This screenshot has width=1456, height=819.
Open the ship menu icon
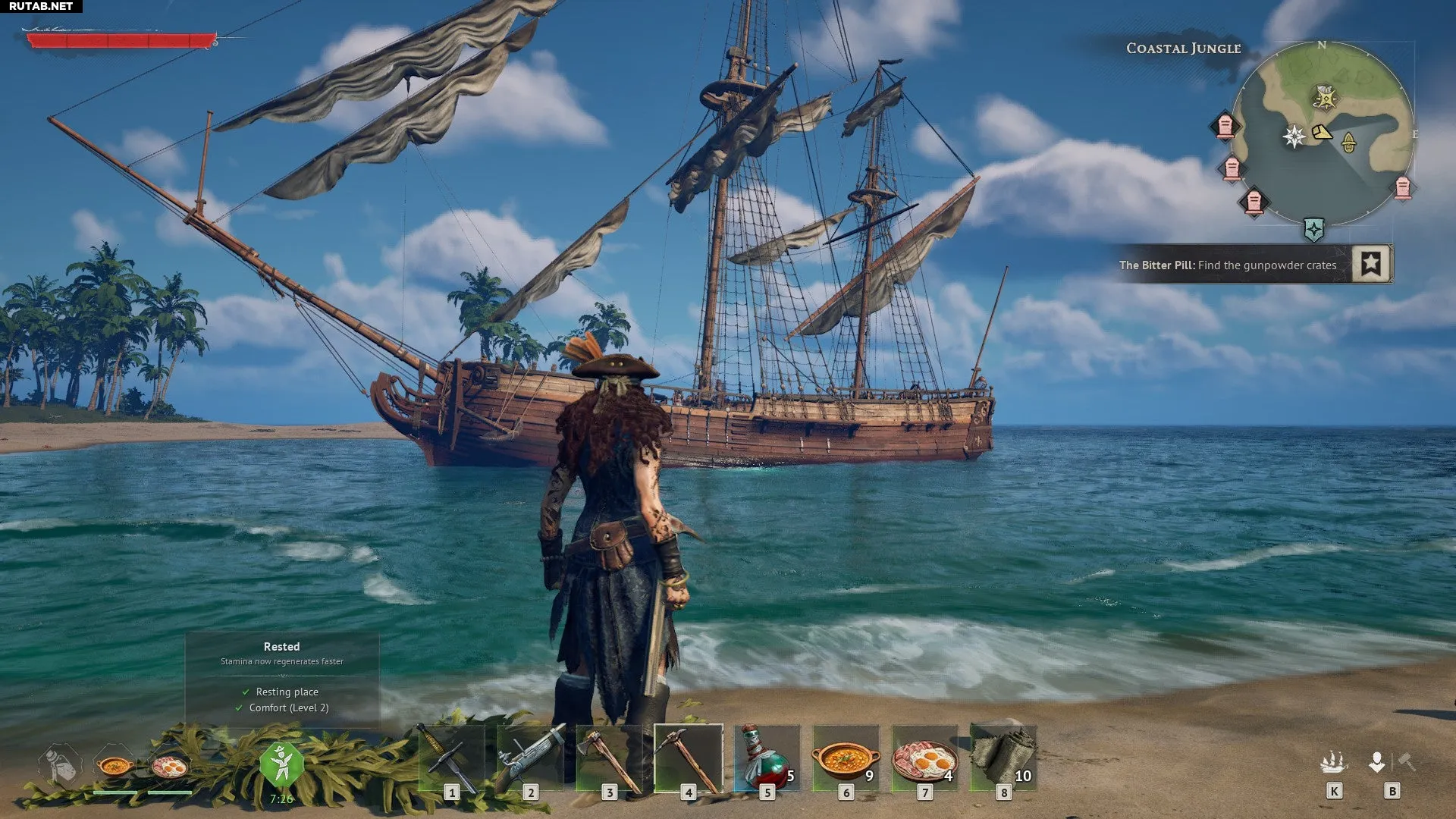coord(1333,762)
